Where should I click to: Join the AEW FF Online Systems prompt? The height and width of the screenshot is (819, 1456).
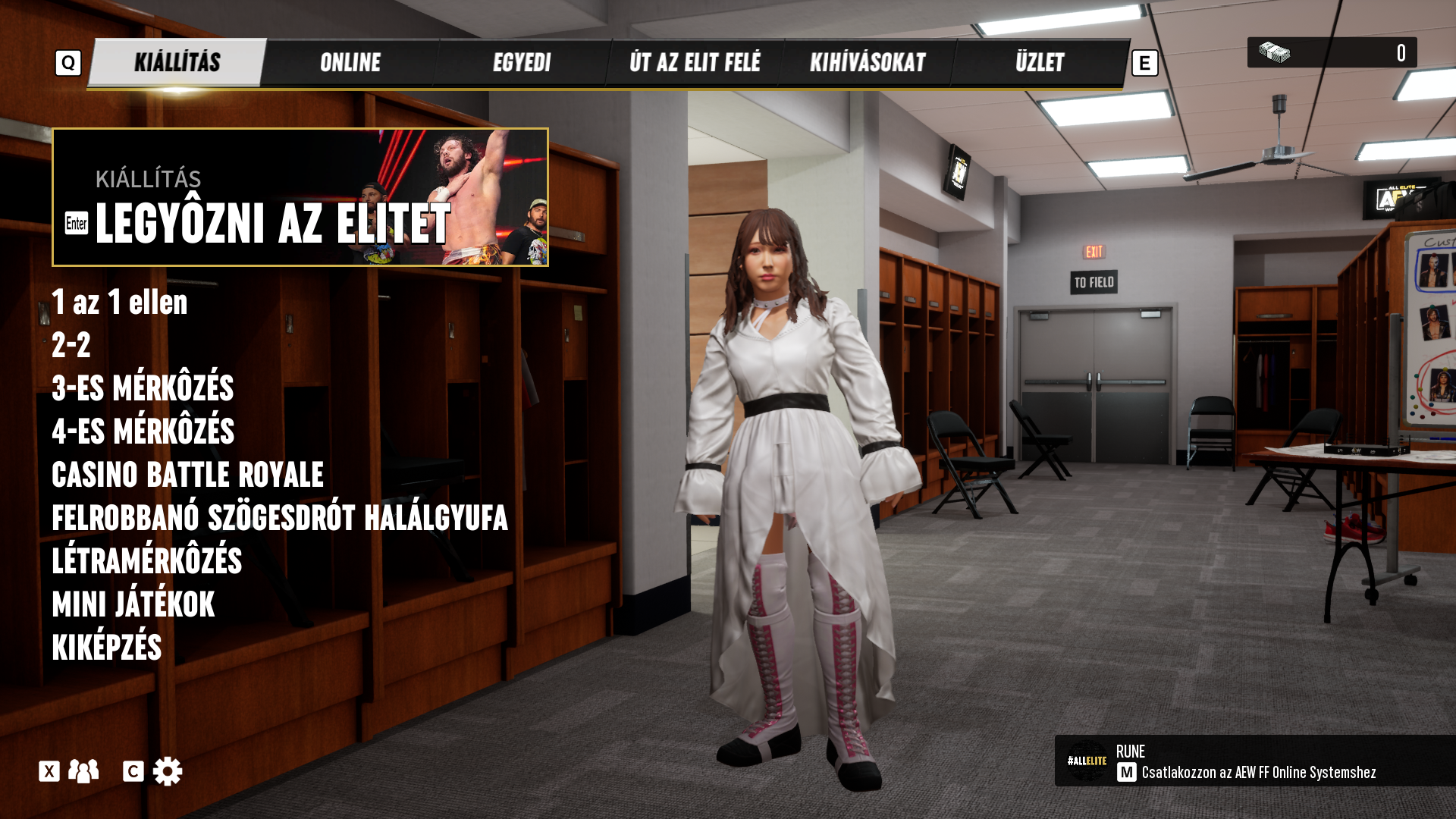point(1257,772)
